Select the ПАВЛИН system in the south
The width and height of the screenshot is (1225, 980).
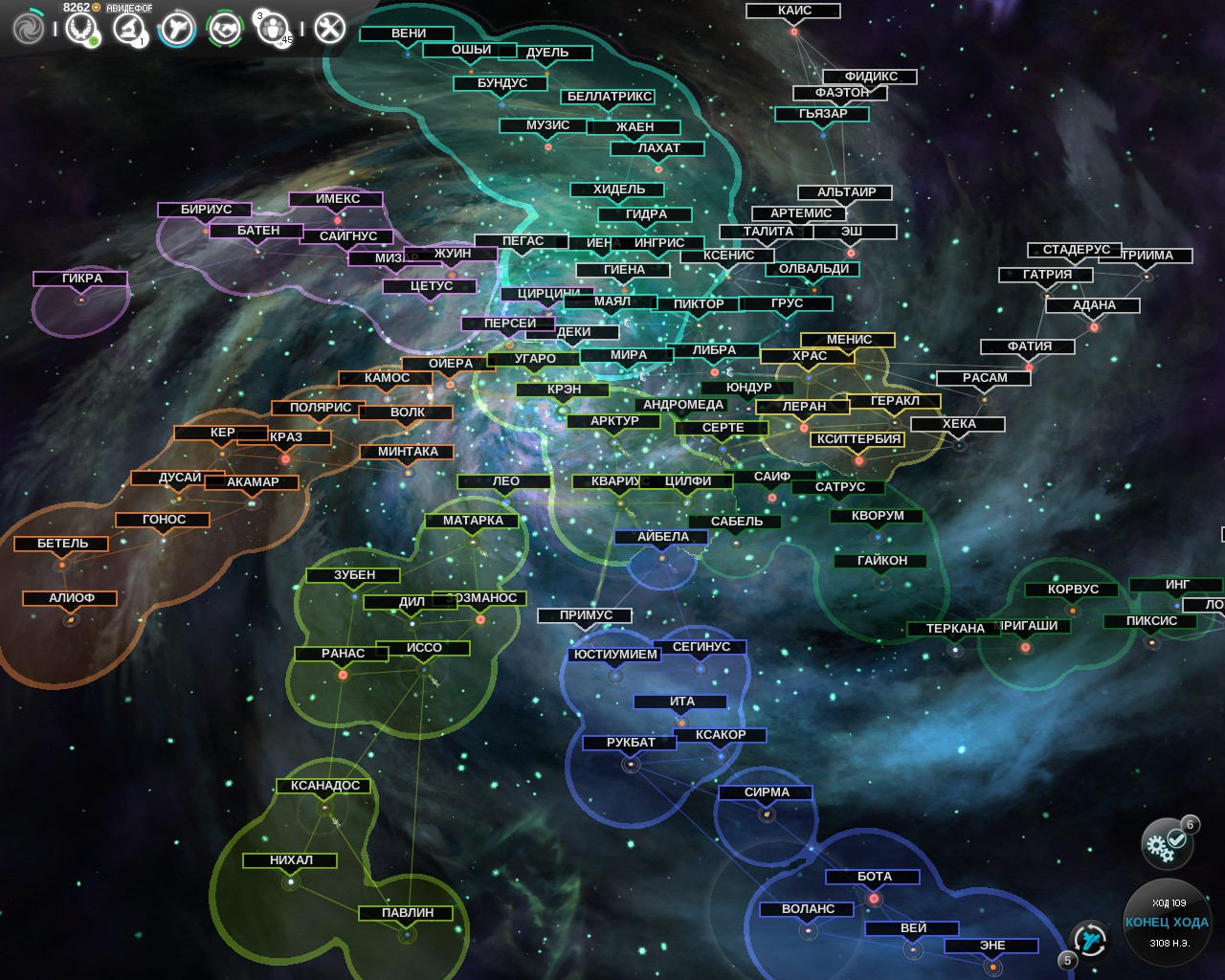pos(409,912)
